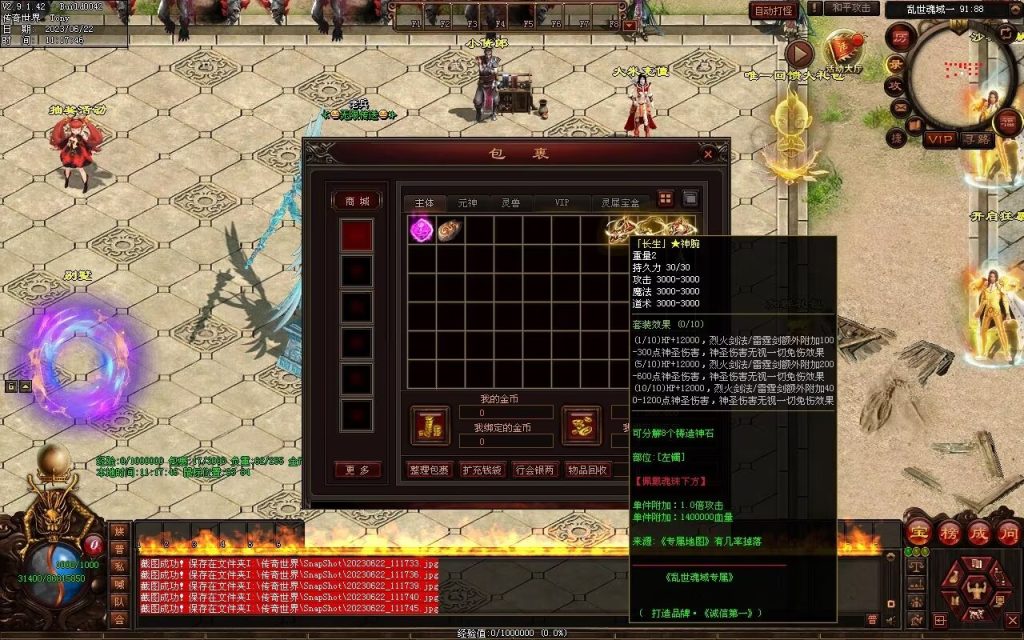The width and height of the screenshot is (1024, 640).
Task: Open the 商城 shop from the bag
Action: [x=357, y=200]
